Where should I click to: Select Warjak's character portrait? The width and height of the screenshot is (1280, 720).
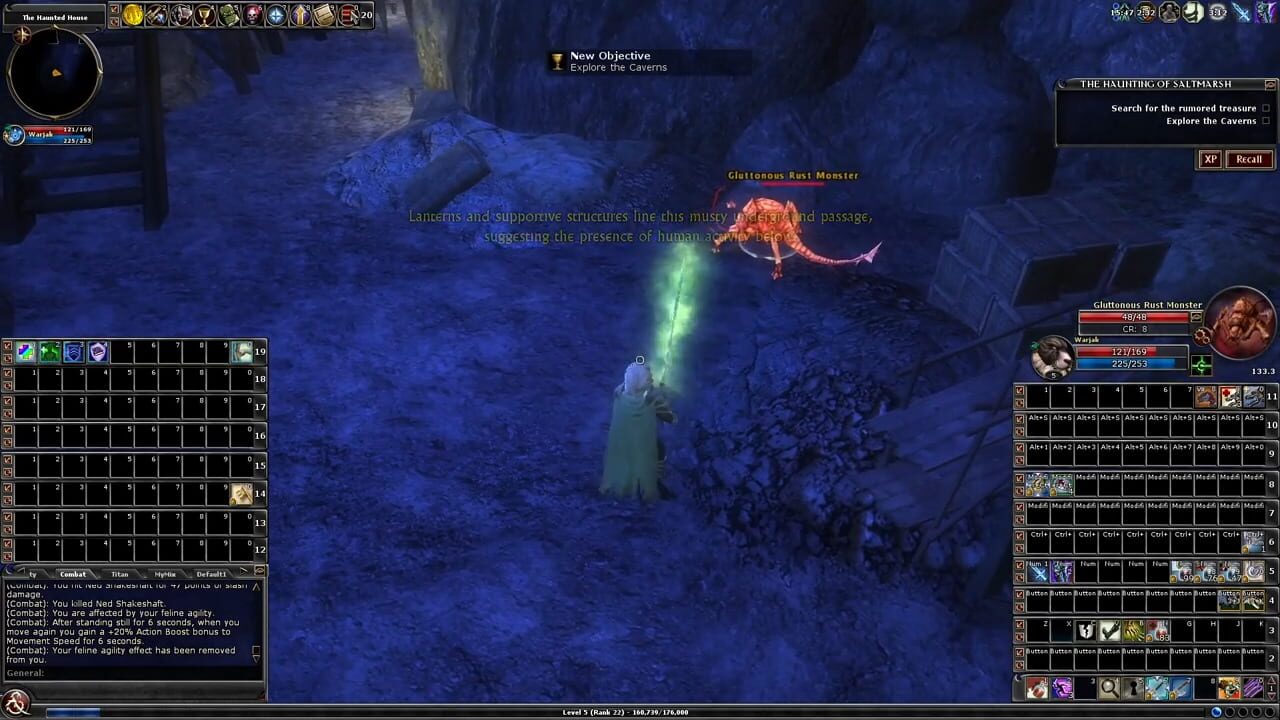pyautogui.click(x=1053, y=360)
